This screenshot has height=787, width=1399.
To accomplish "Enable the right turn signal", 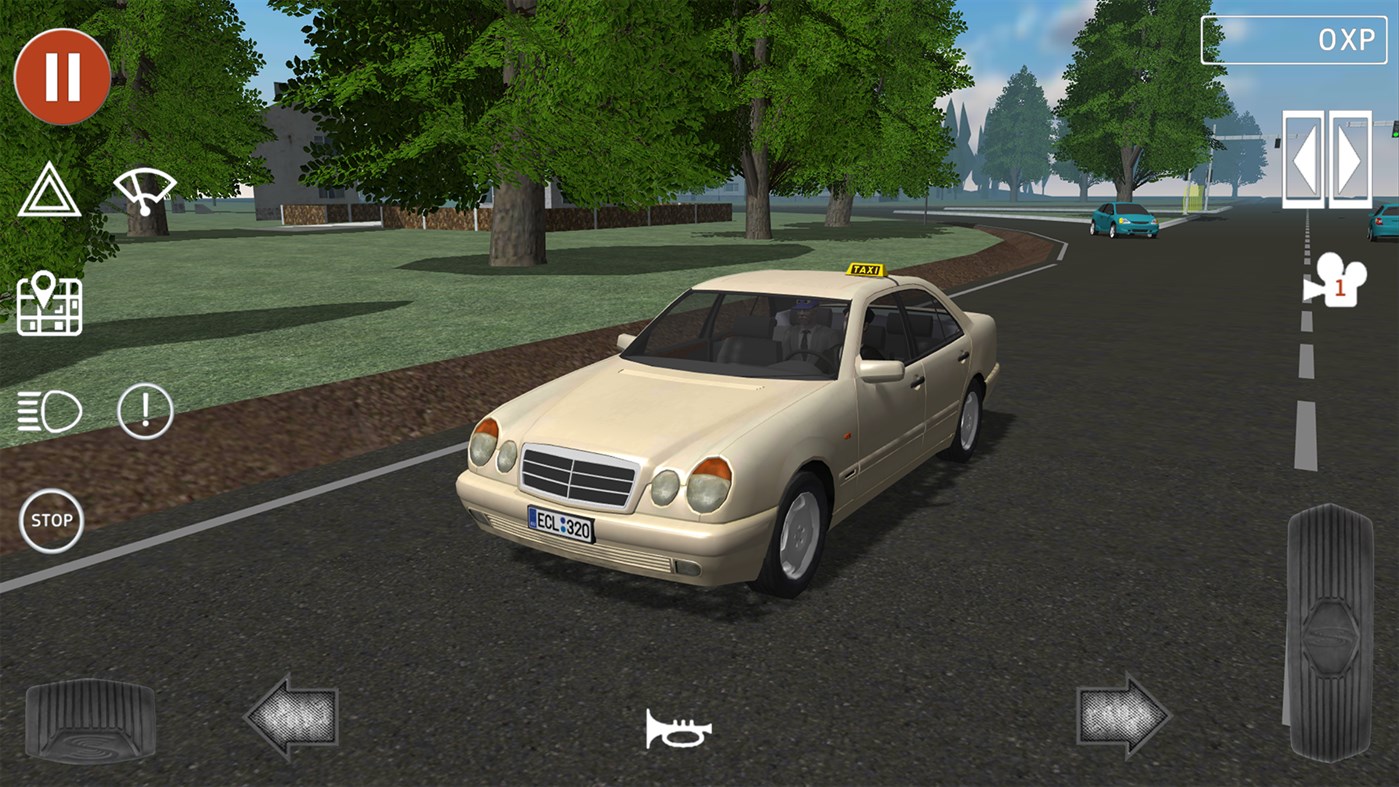I will point(1348,158).
